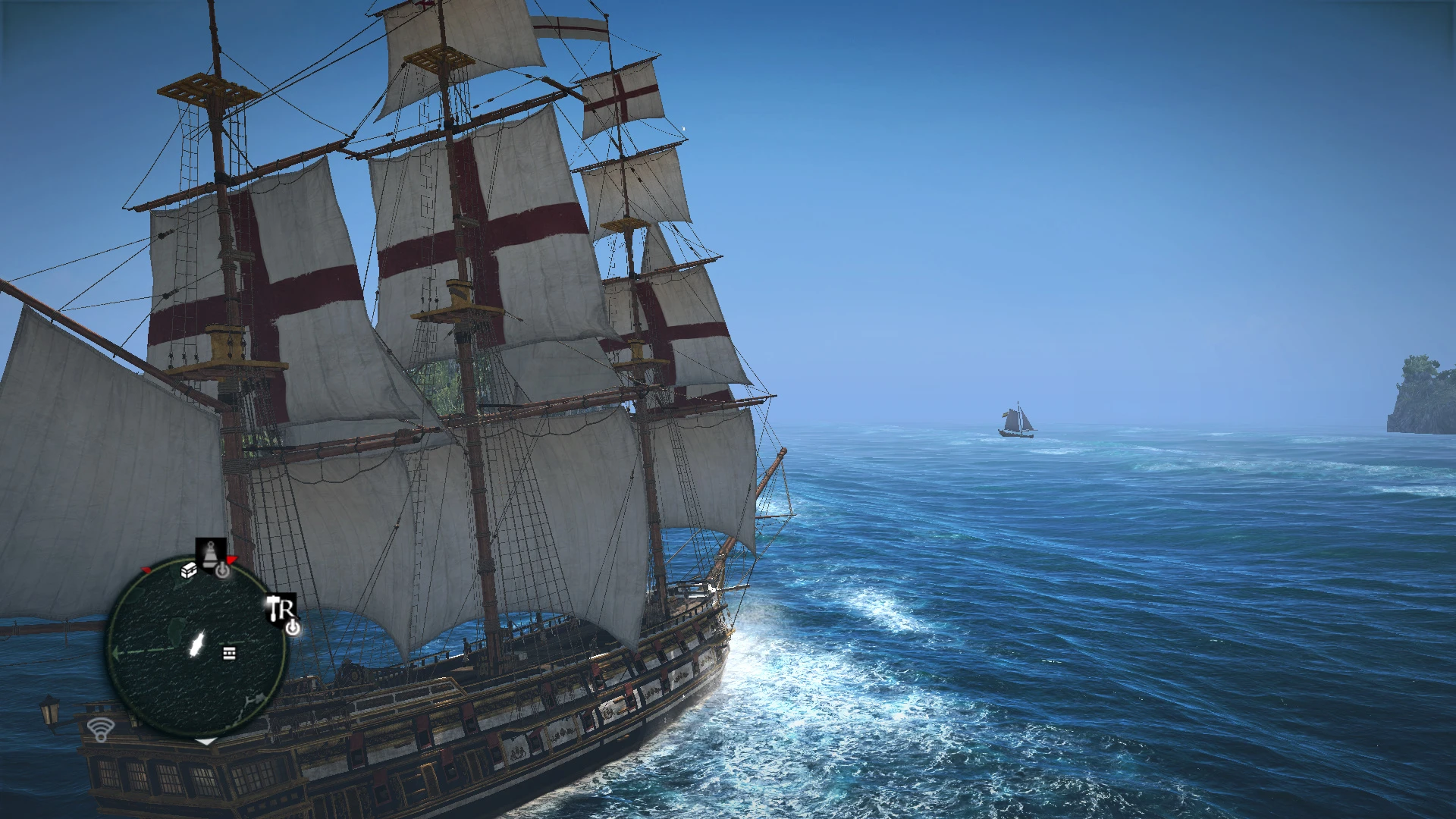
Task: Toggle the second red alert marker on minimap
Action: click(145, 570)
